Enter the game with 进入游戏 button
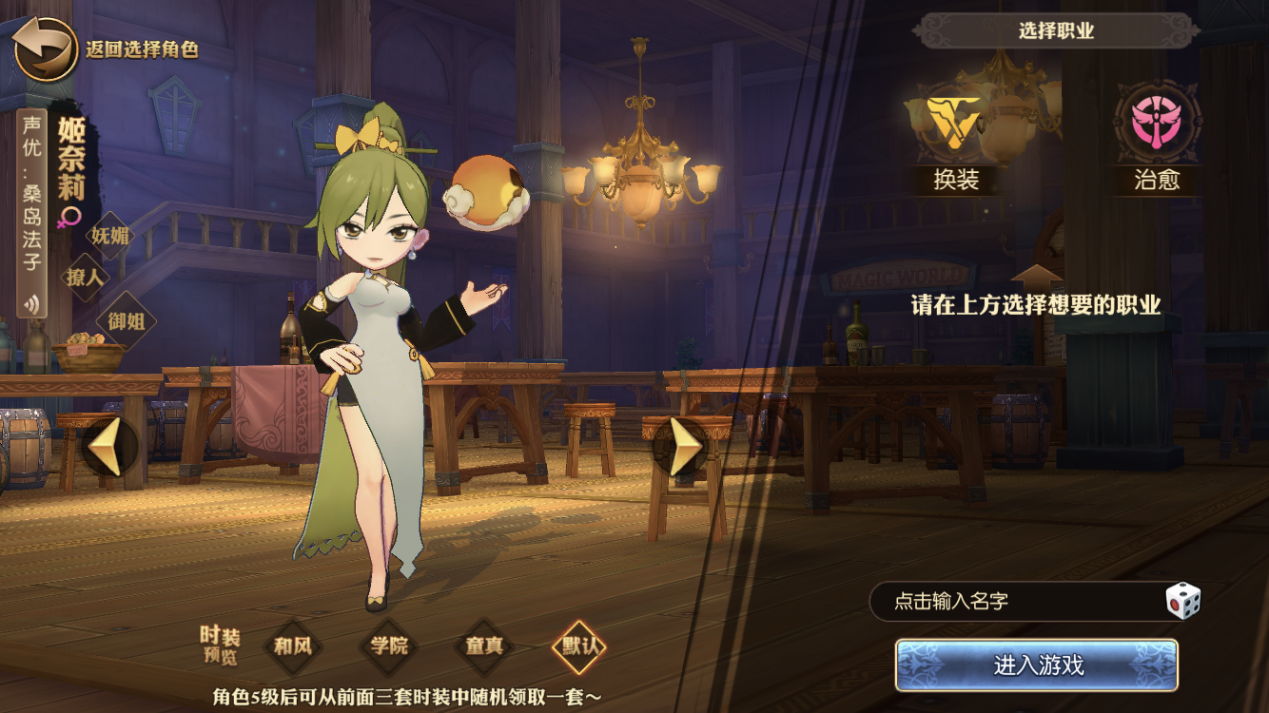The width and height of the screenshot is (1269, 713). point(1037,666)
